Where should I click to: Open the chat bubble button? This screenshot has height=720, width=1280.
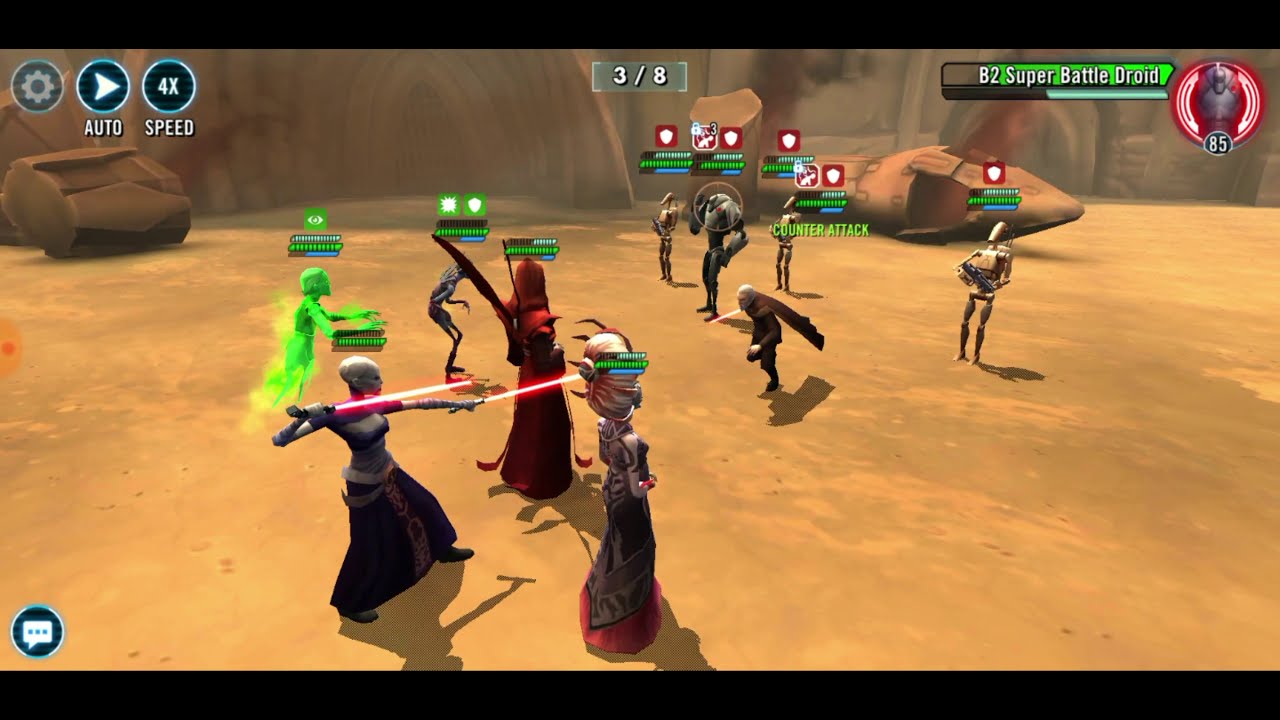[x=38, y=632]
